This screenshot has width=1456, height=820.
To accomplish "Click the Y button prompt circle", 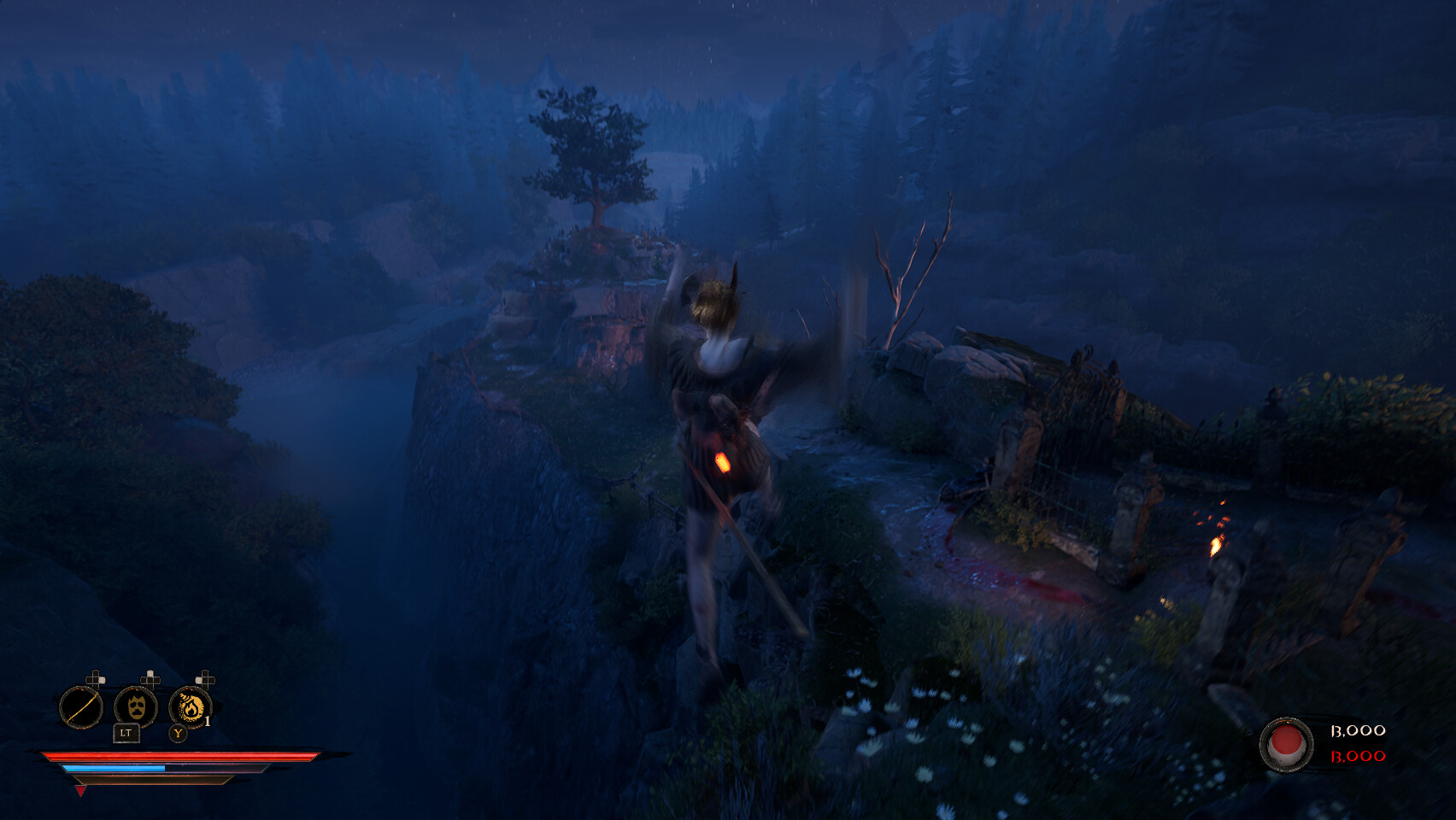I will 178,733.
